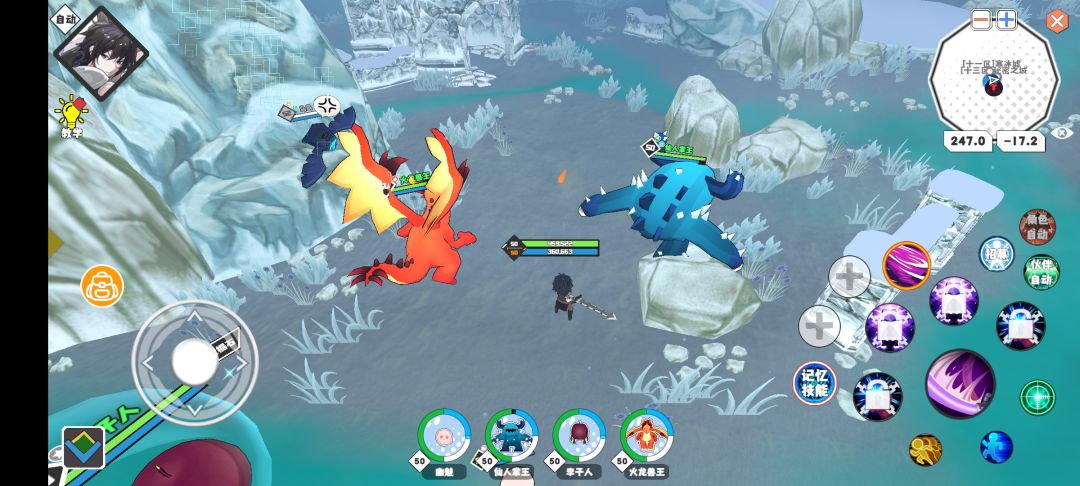The height and width of the screenshot is (486, 1080).
Task: Click the green-blue diamond icon at bottom left
Action: pos(83,447)
